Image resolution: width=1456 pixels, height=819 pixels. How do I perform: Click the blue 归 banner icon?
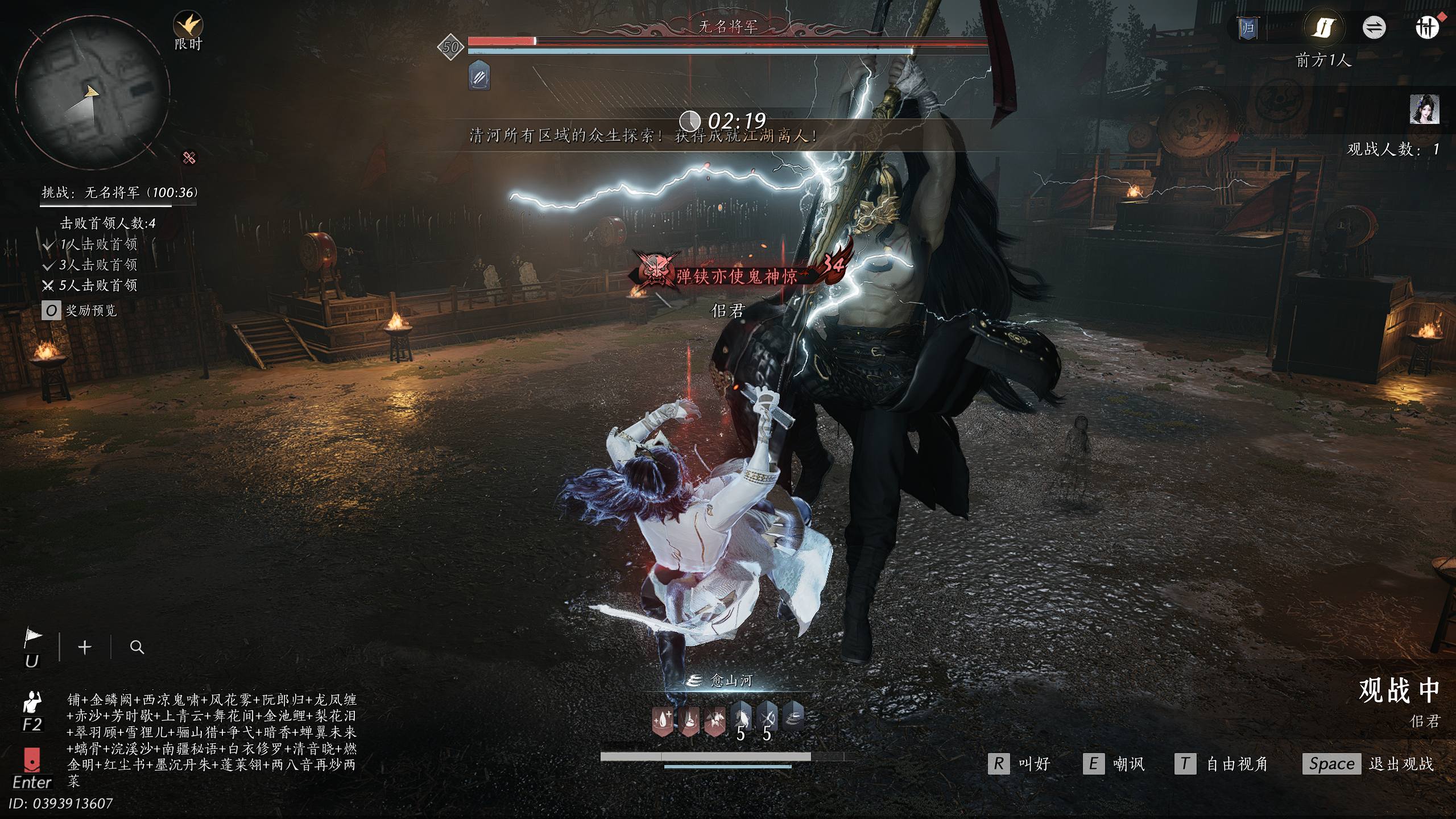point(1247,28)
